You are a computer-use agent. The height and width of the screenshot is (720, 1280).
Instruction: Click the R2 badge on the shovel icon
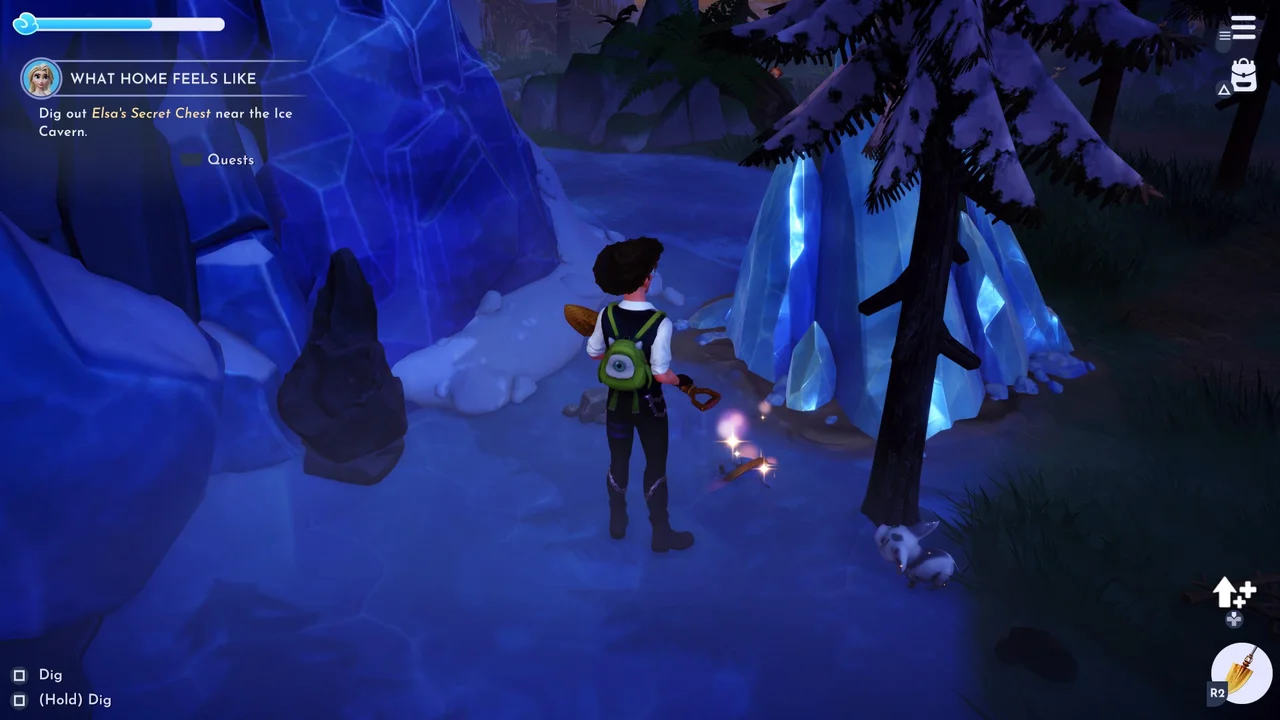click(1218, 692)
